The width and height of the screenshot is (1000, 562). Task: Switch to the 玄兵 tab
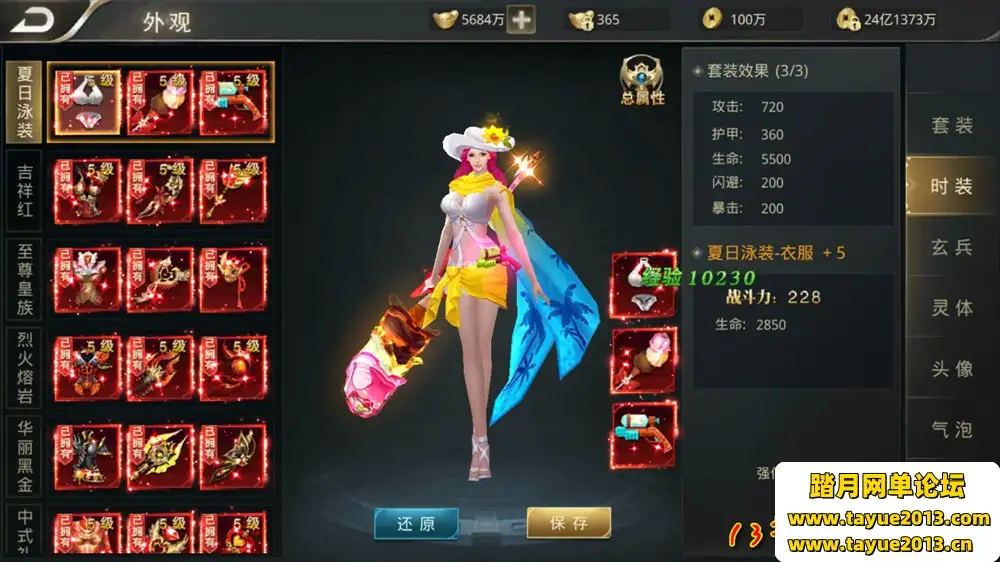pyautogui.click(x=951, y=247)
